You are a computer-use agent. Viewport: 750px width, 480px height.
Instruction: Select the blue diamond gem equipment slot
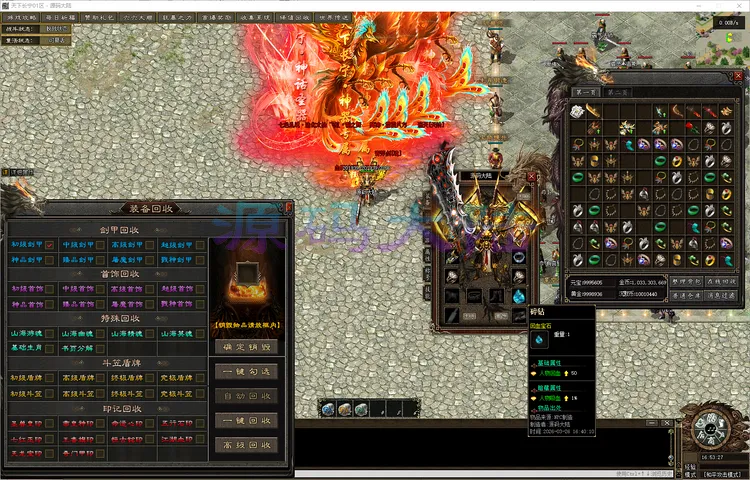tap(519, 296)
